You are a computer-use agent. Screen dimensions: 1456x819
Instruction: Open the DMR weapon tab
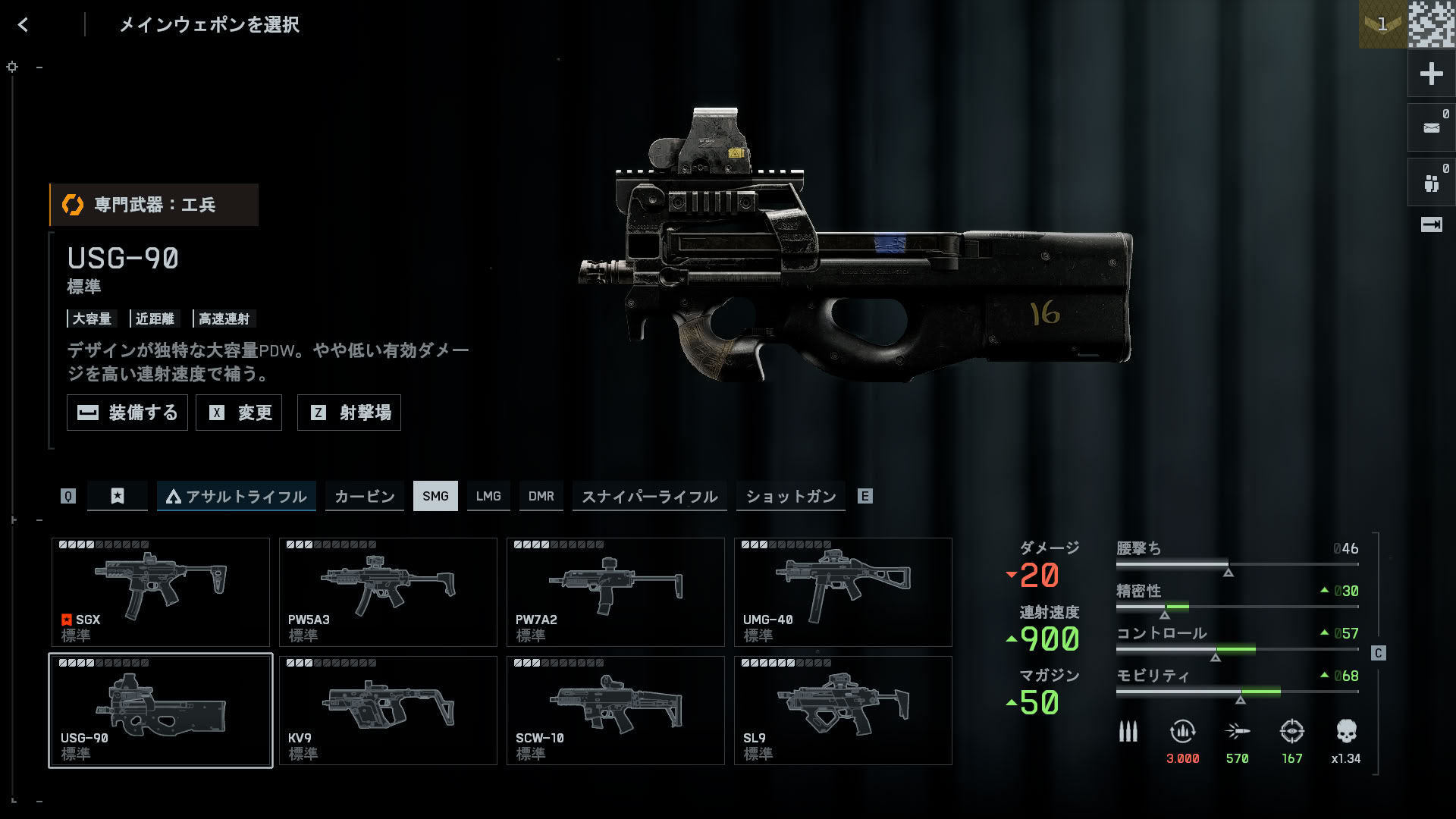coord(541,496)
